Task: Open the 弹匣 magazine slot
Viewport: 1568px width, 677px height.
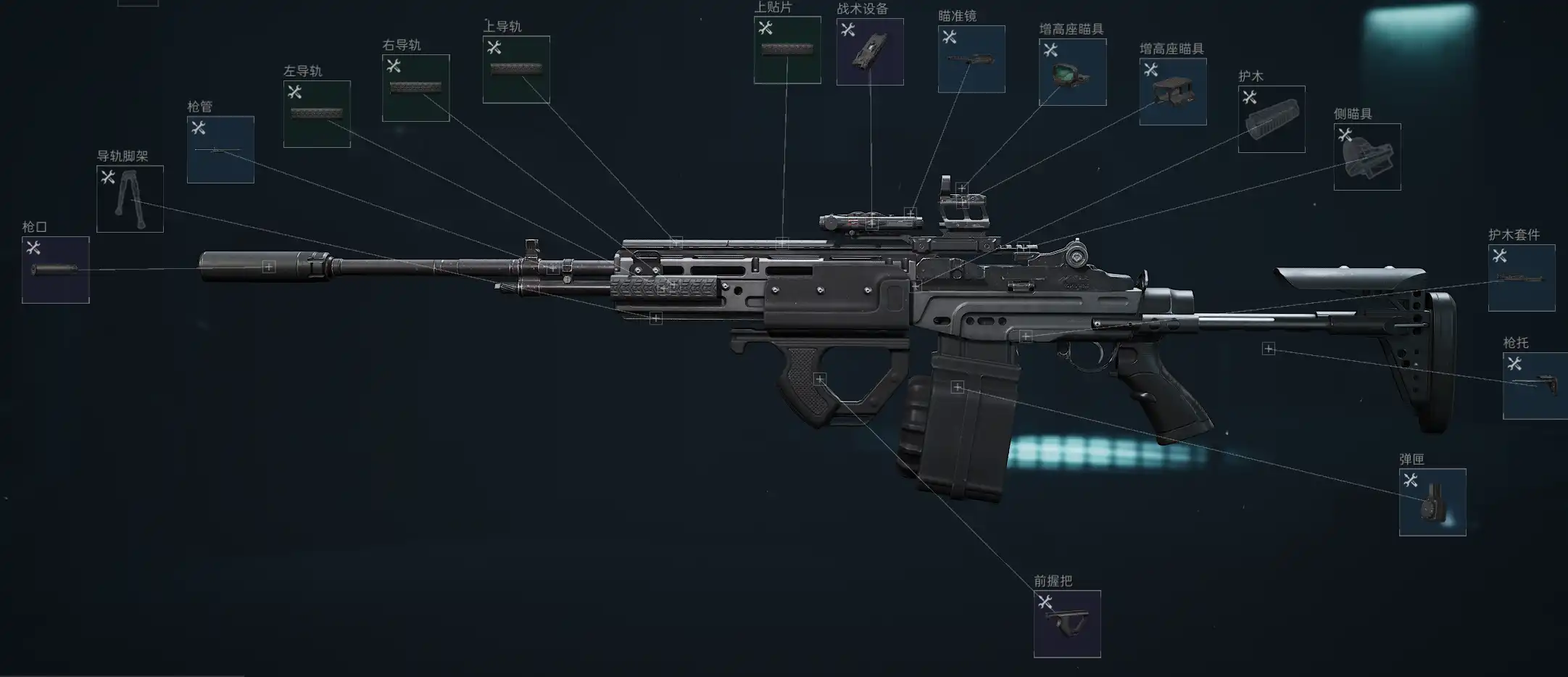Action: pos(1432,502)
